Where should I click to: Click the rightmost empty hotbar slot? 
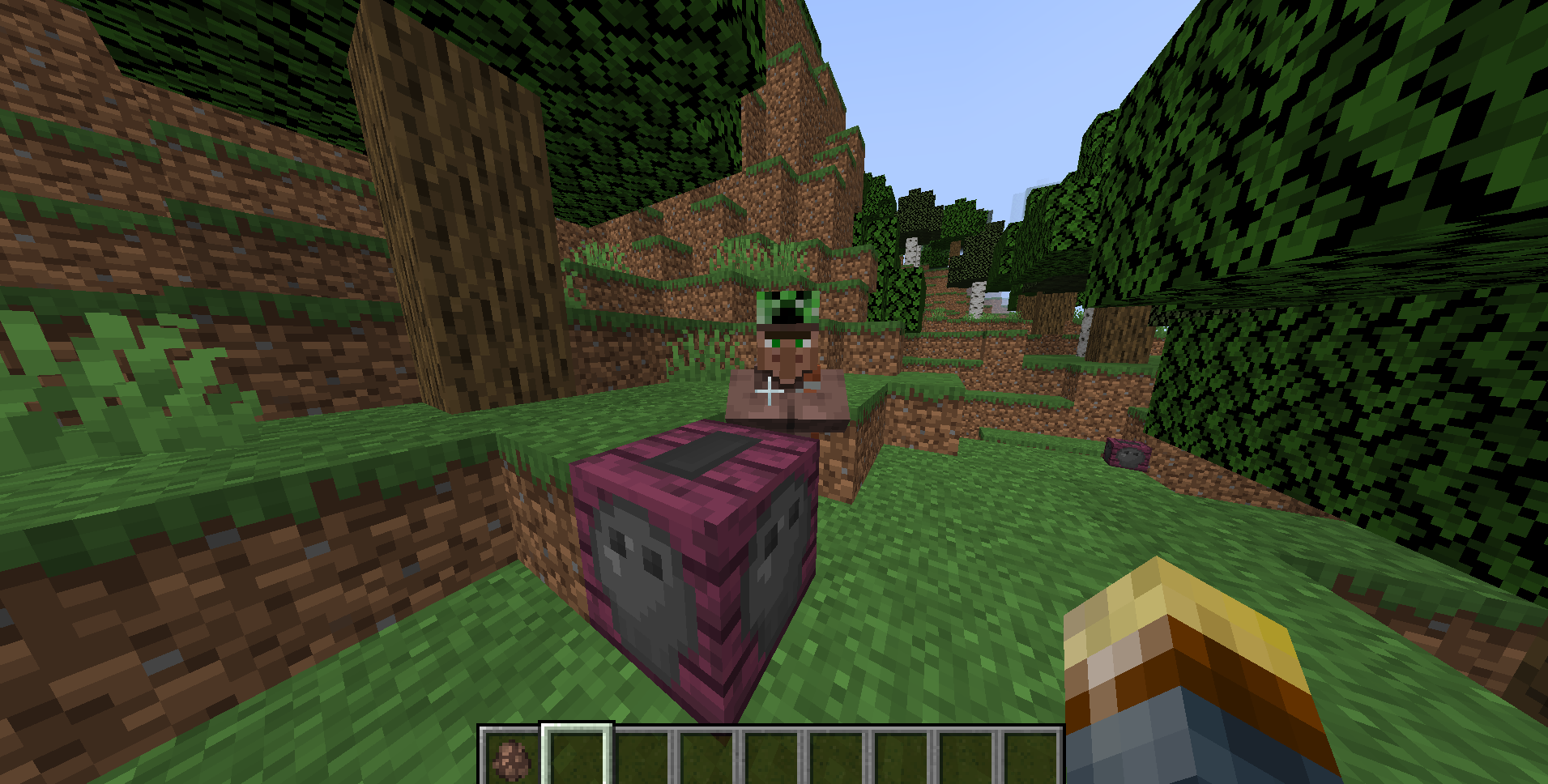tap(1034, 757)
